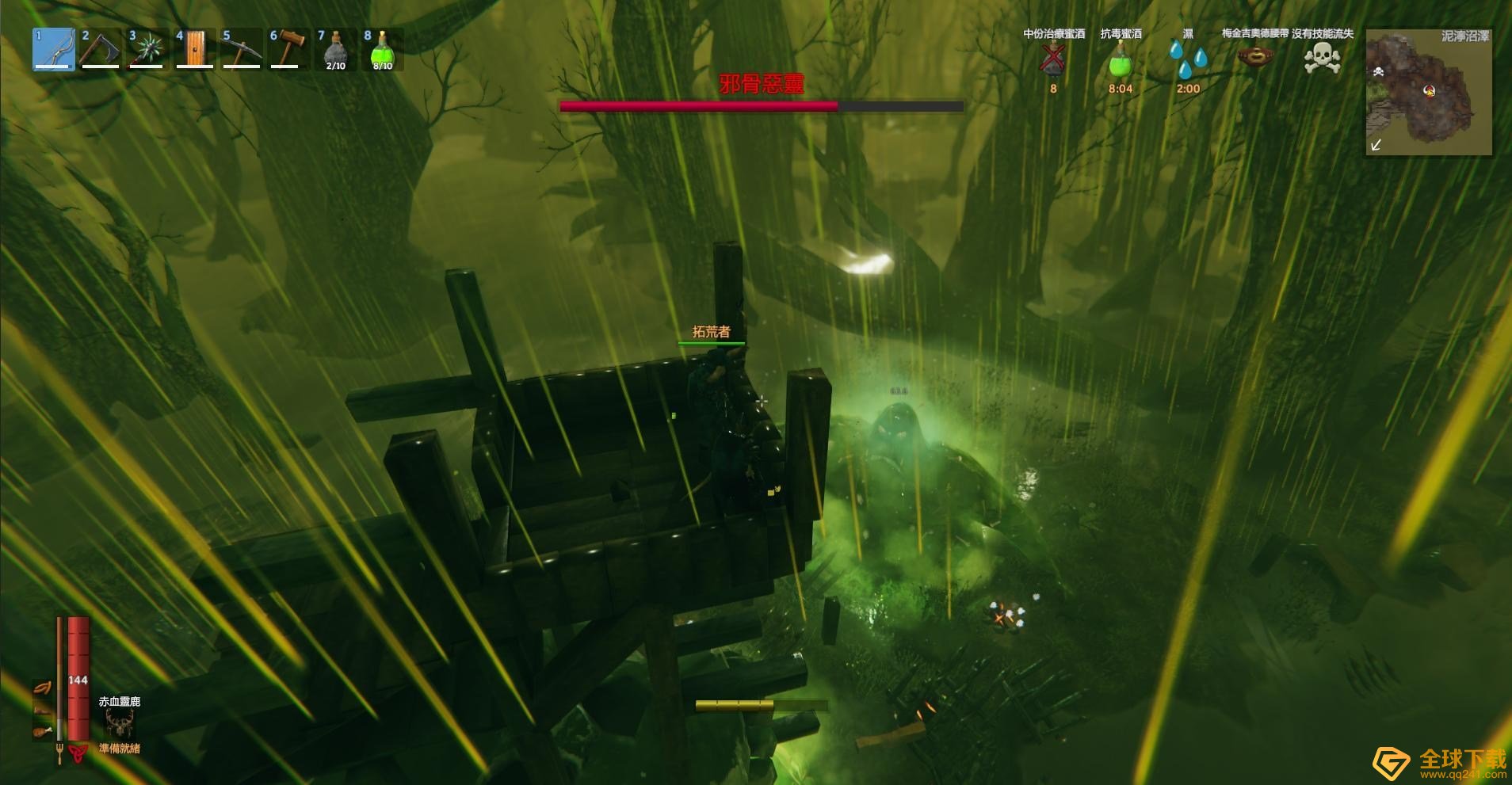Select the pickaxe in slot 5
The image size is (1512, 785).
(242, 49)
